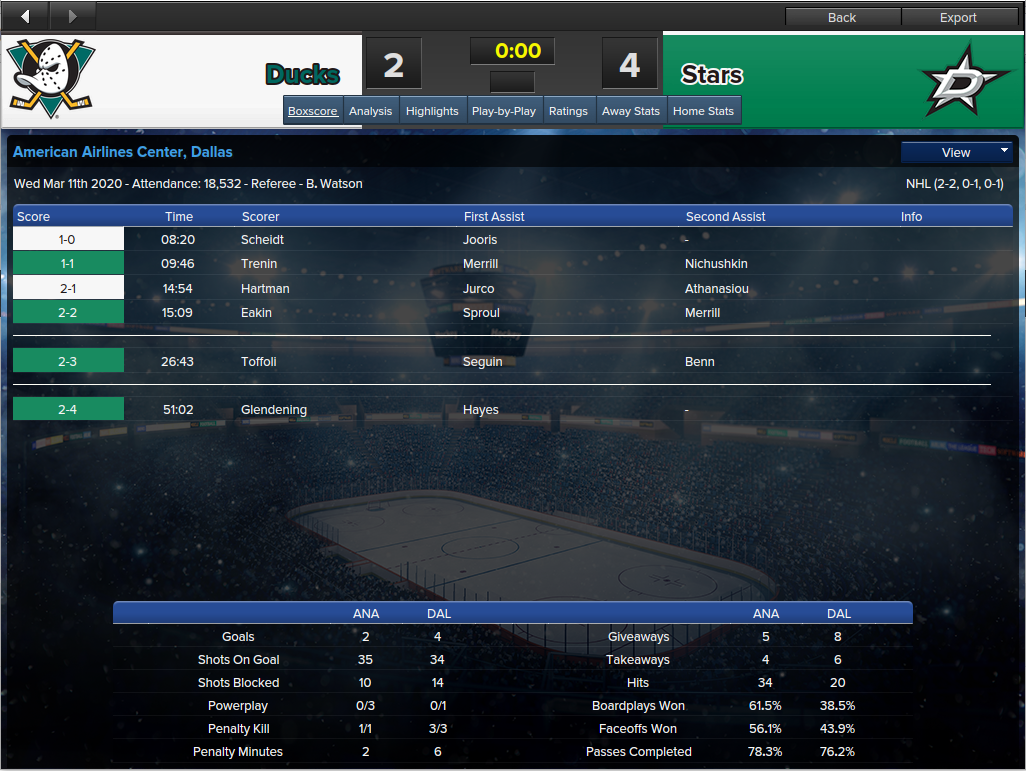
Task: Open the Away Stats tab
Action: (631, 111)
